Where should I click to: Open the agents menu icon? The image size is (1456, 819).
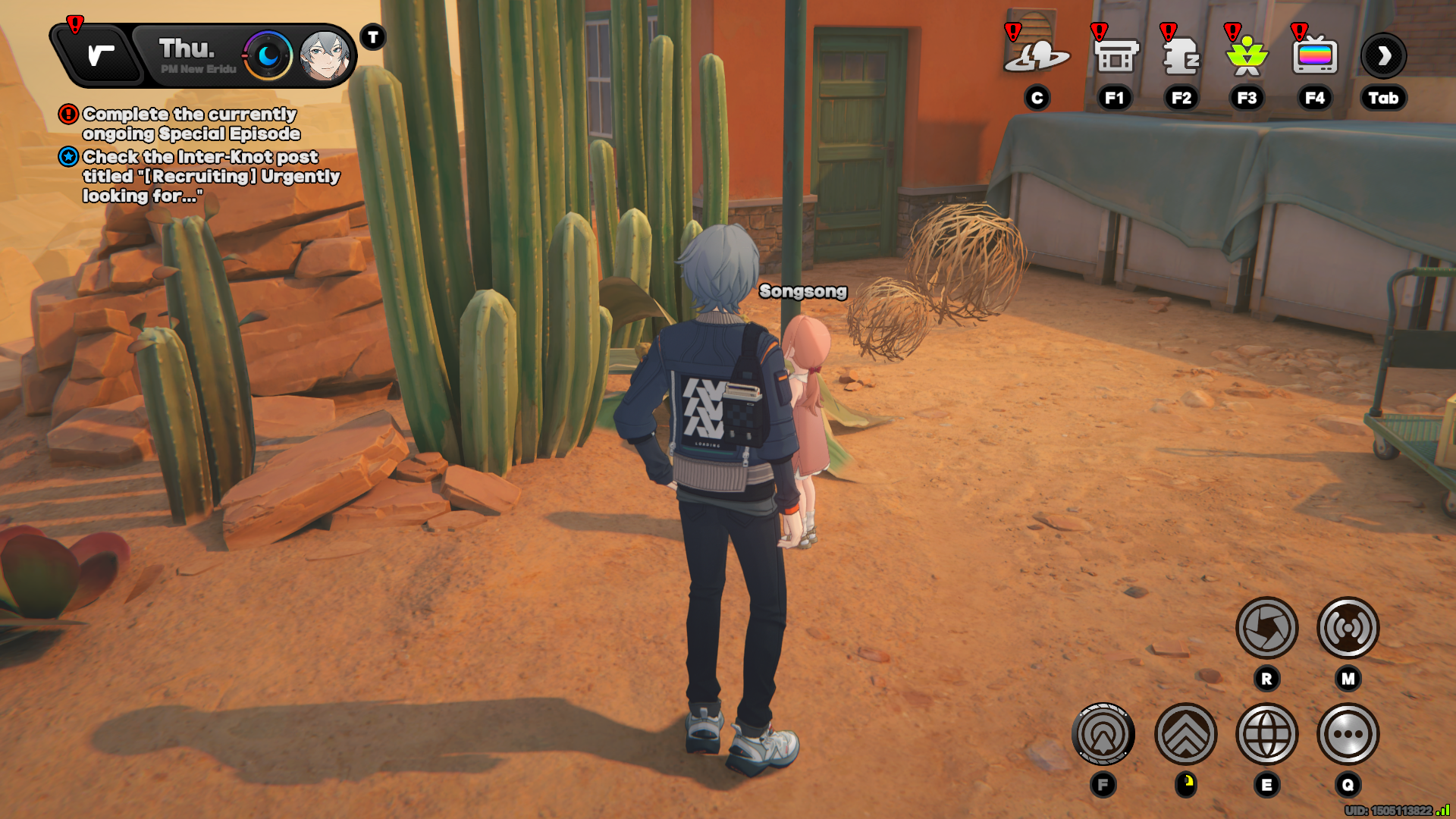pos(1181,55)
